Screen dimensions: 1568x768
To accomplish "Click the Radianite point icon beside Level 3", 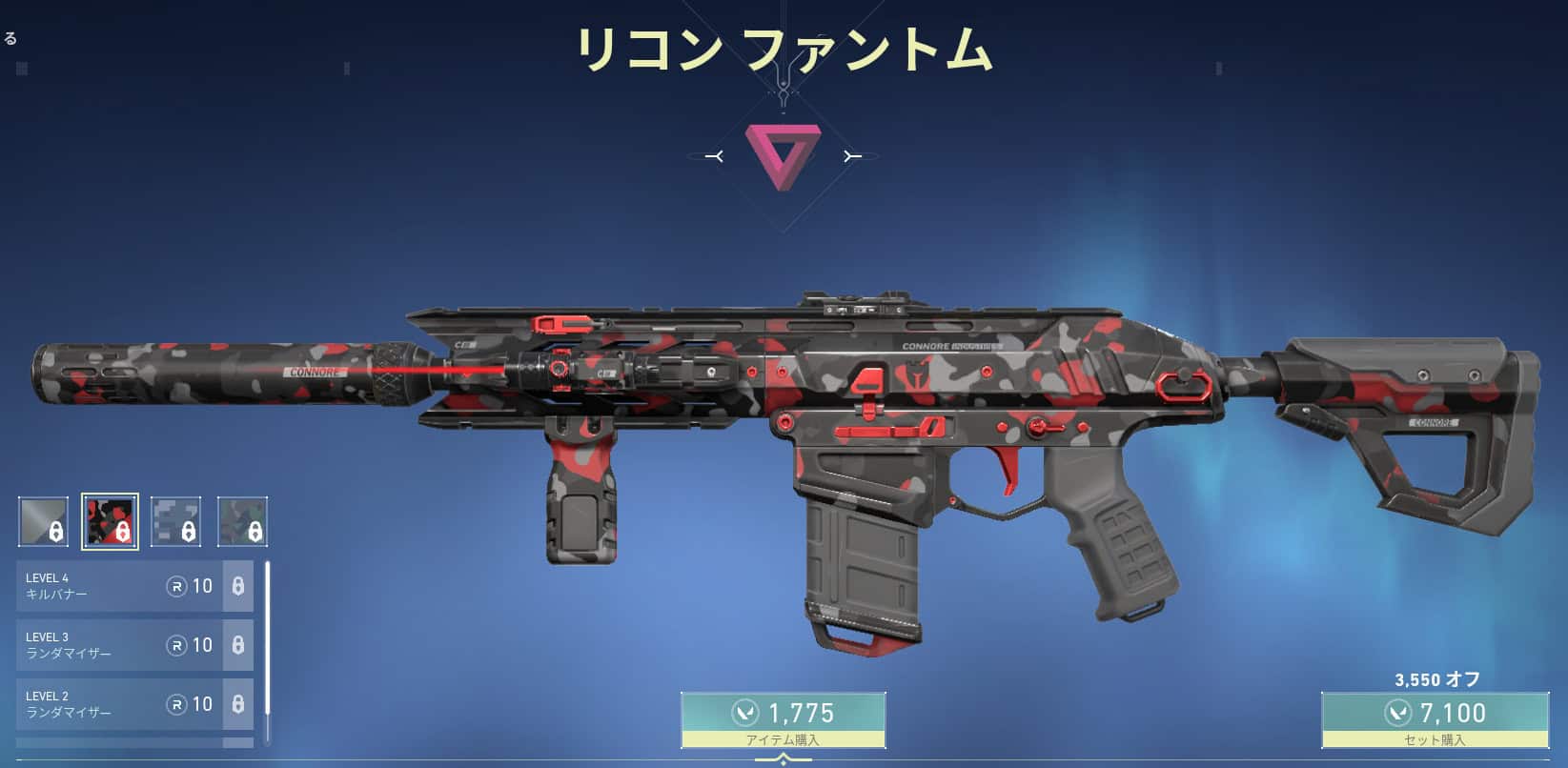I will click(179, 645).
